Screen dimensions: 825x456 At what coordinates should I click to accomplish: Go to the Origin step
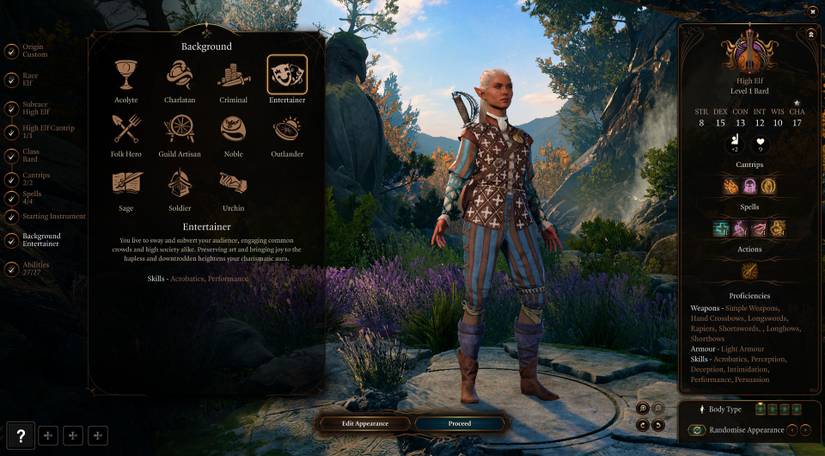[33, 50]
